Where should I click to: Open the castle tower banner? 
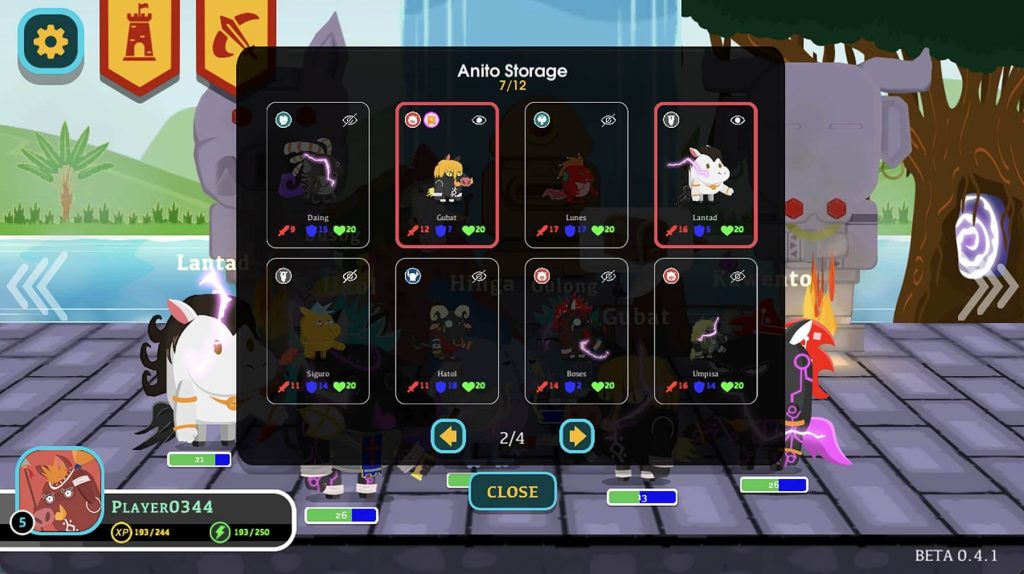(139, 41)
